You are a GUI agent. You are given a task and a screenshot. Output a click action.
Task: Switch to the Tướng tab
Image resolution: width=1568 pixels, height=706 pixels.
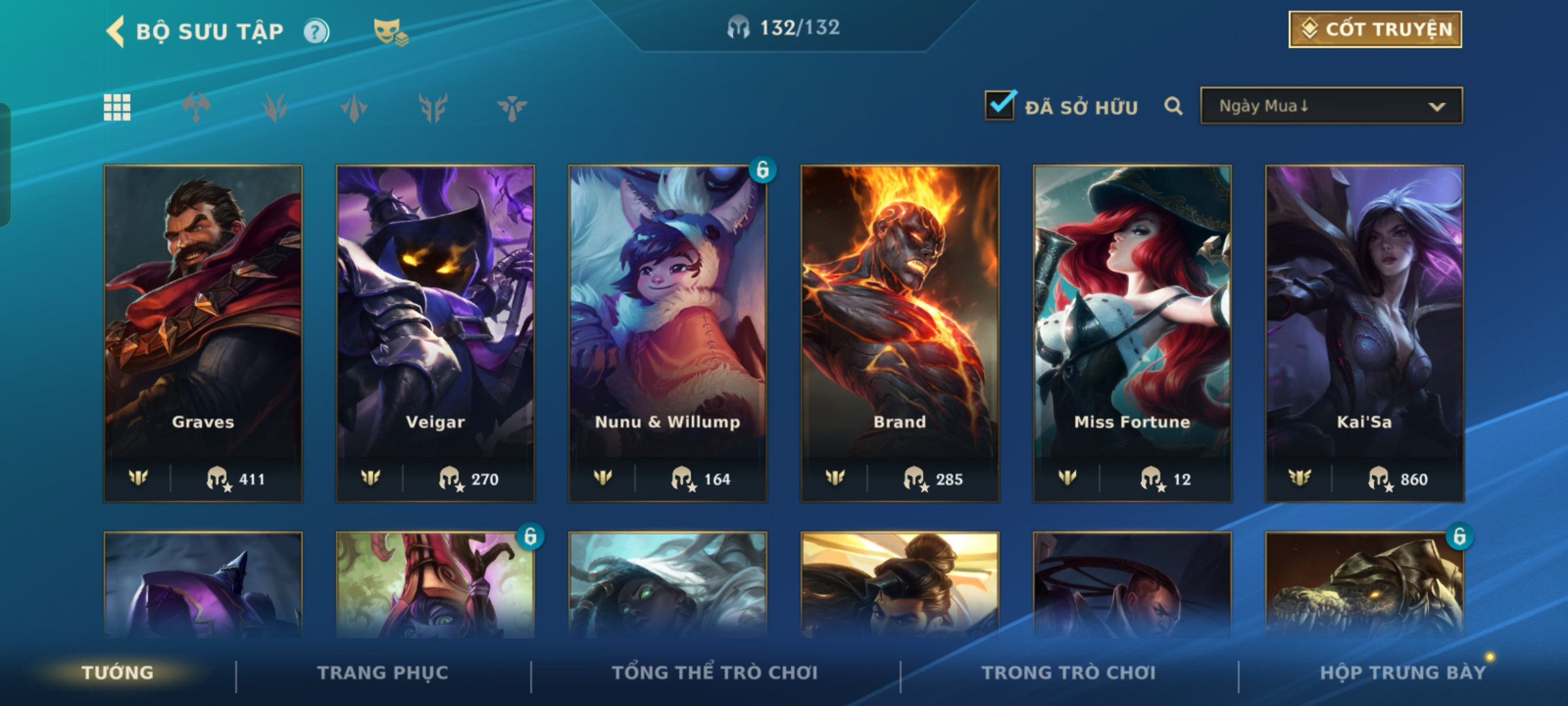tap(118, 673)
